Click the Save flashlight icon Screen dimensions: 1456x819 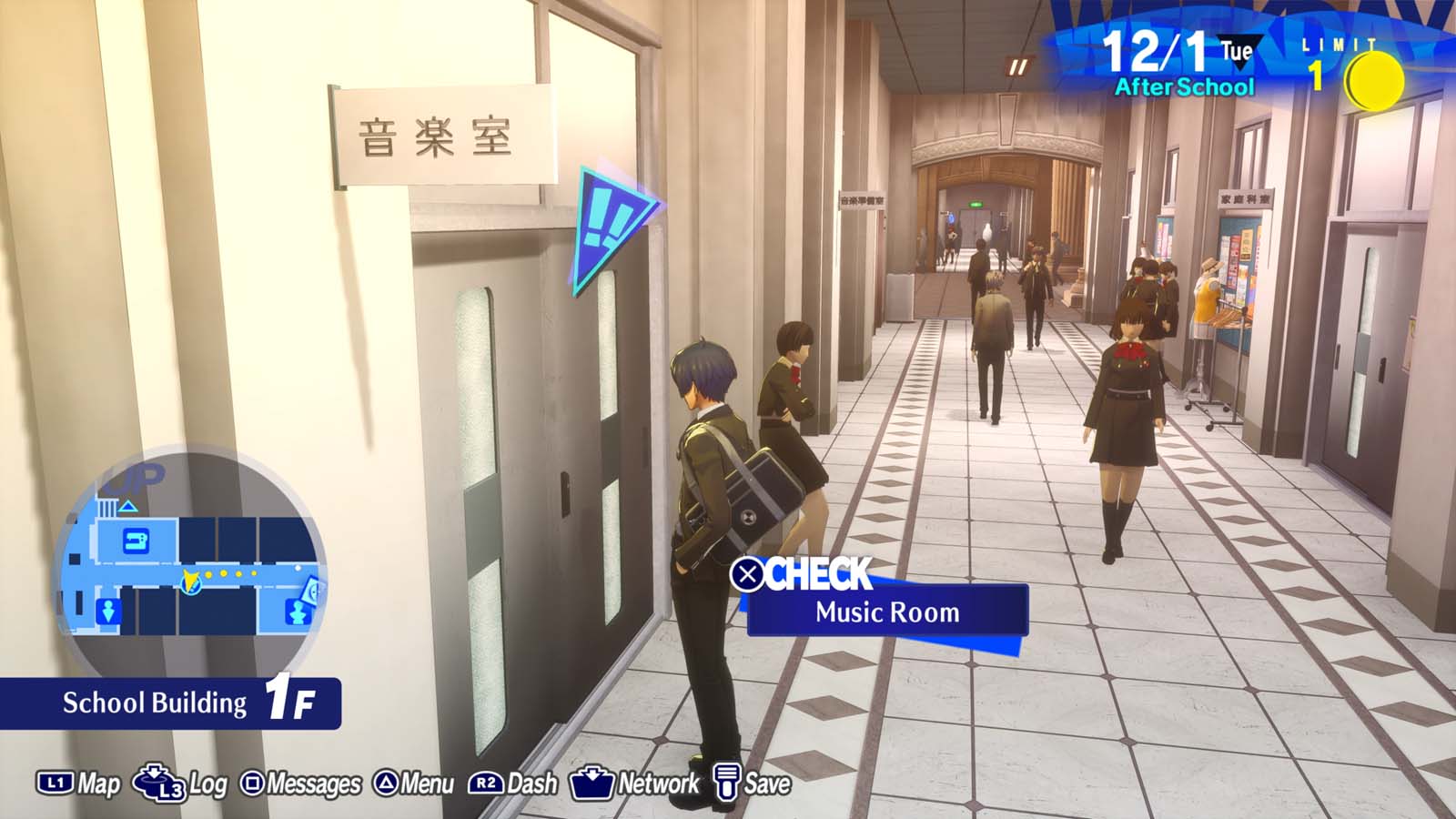pos(728,781)
